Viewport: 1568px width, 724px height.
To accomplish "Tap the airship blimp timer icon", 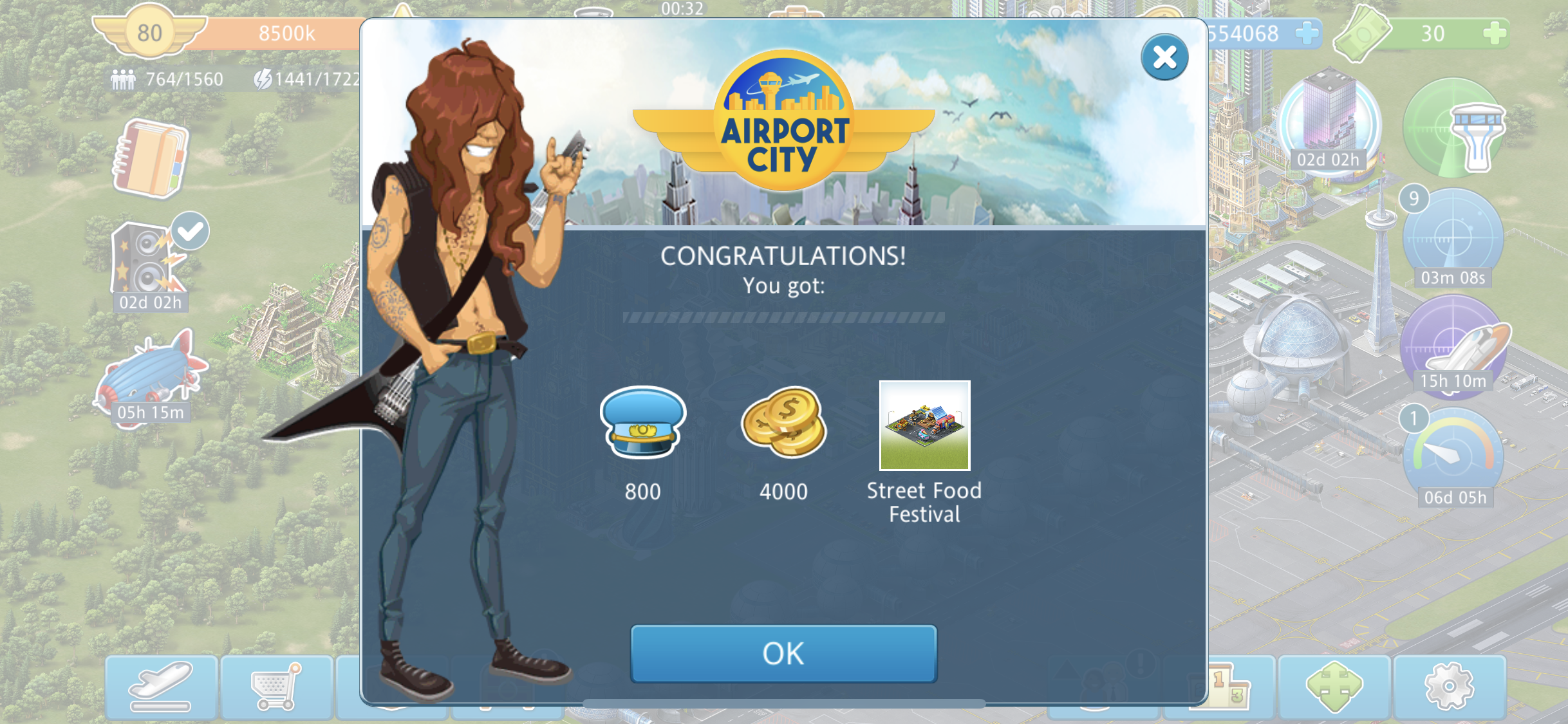I will [151, 376].
